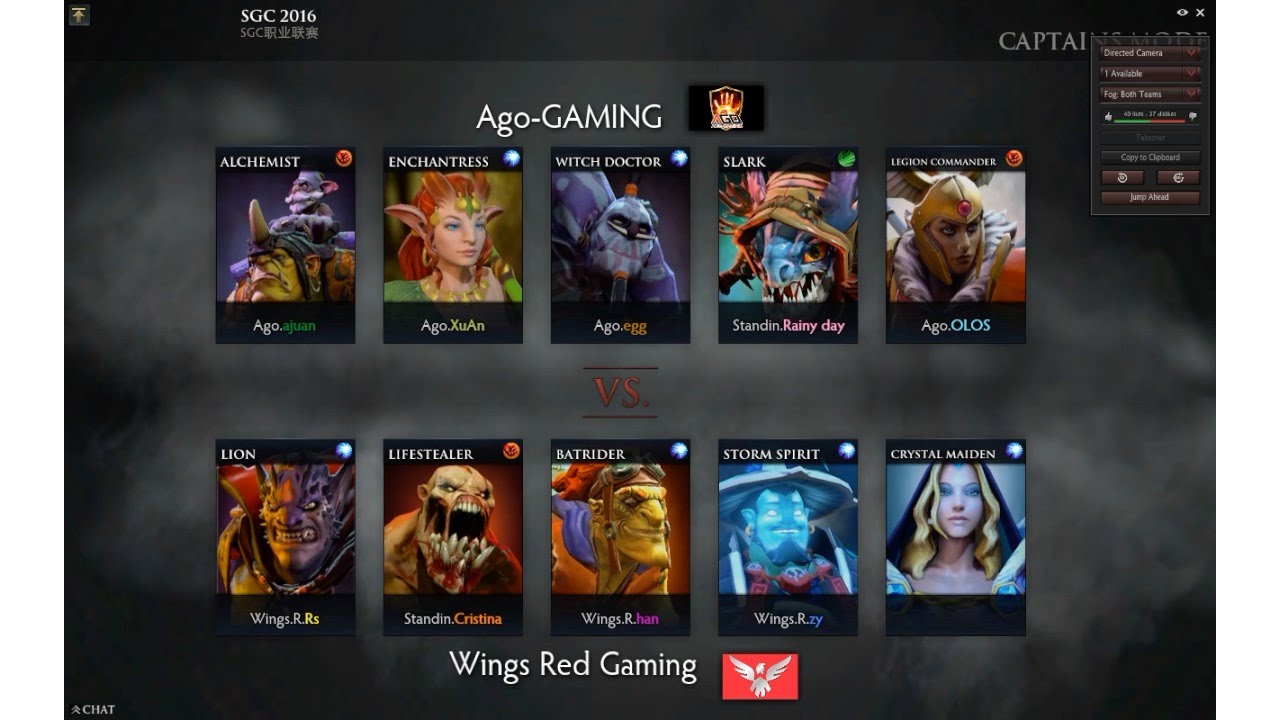
Task: Open the Directed Camera dropdown
Action: point(1150,53)
